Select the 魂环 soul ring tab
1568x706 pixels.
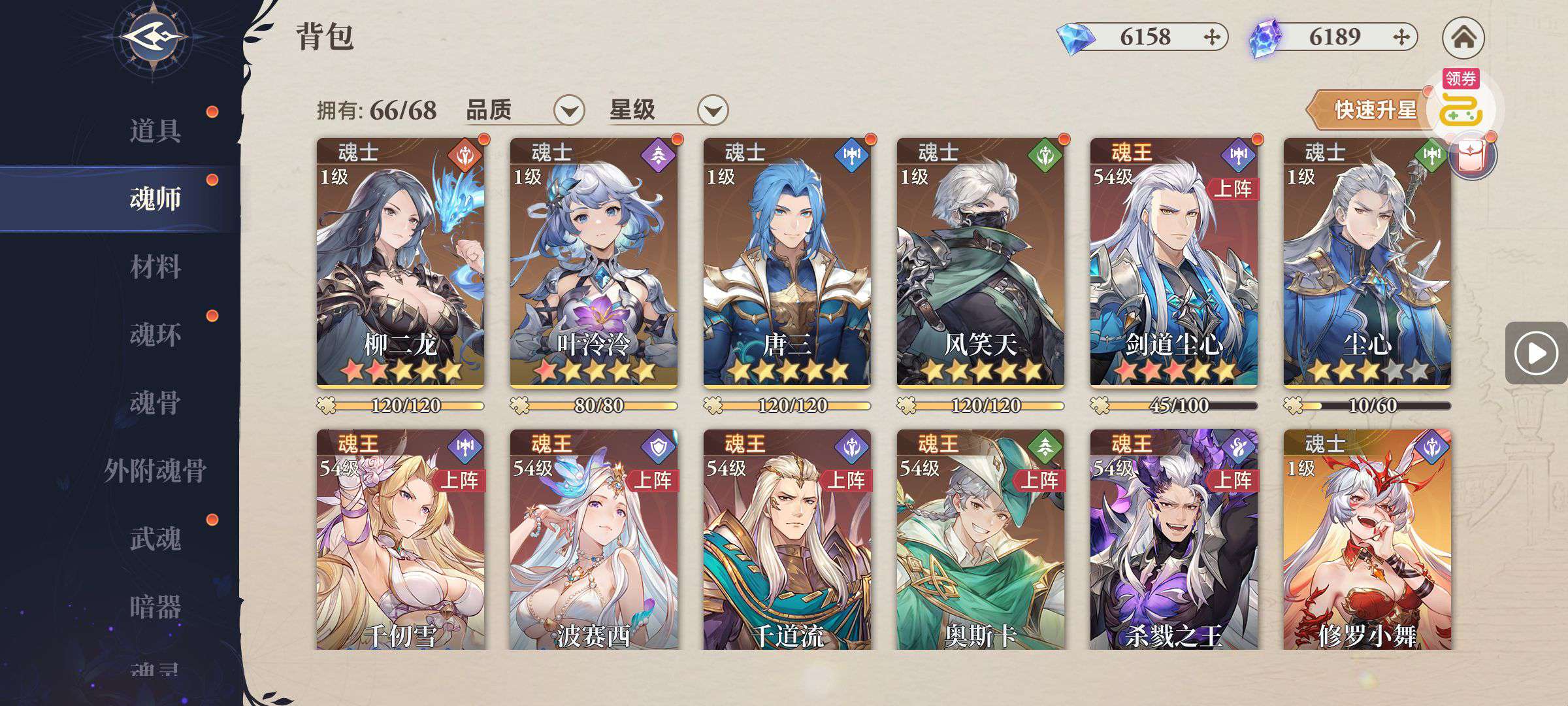(x=155, y=335)
